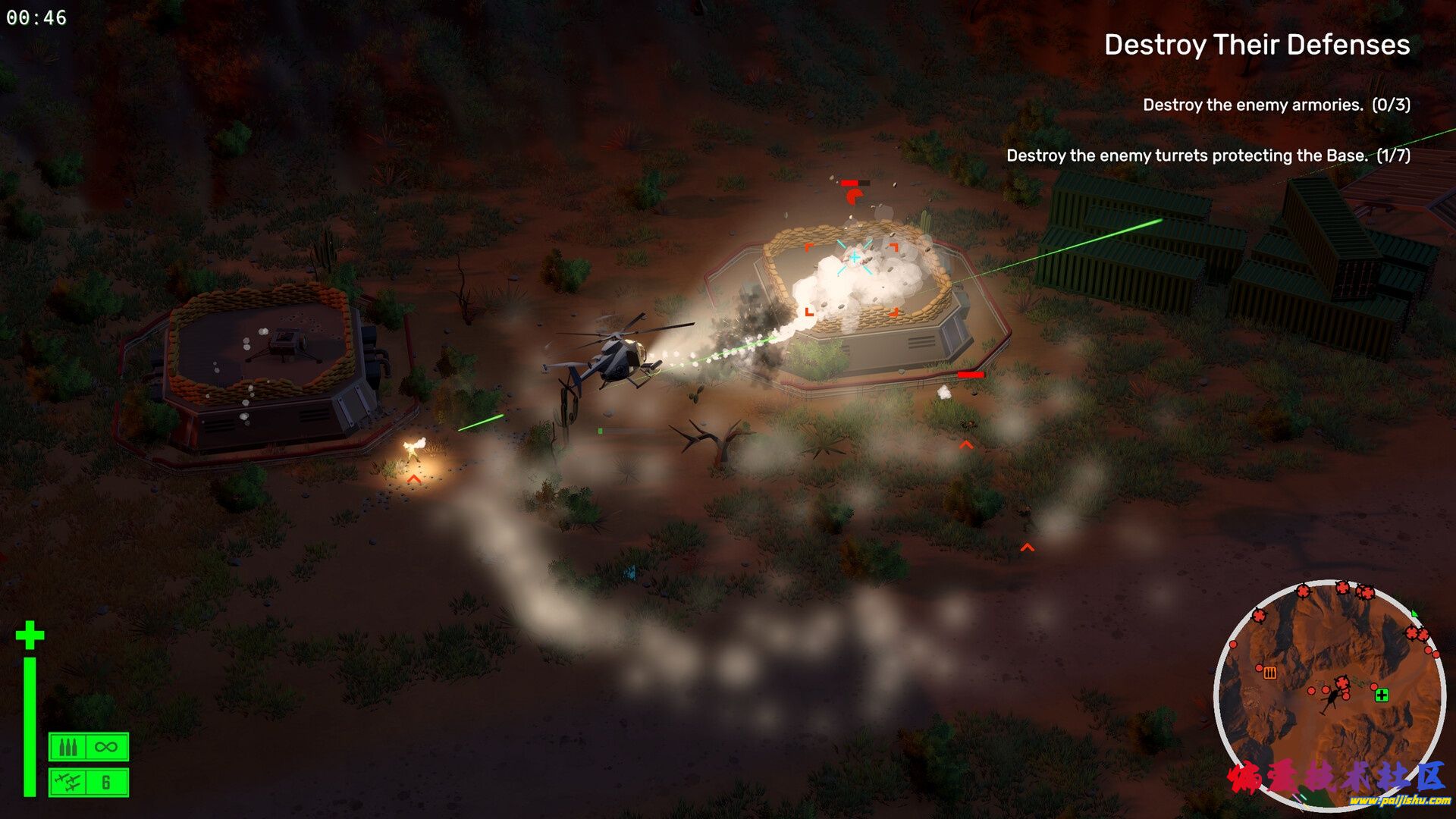Select the enemy armories objective line
Viewport: 1456px width, 819px height.
tap(1276, 105)
